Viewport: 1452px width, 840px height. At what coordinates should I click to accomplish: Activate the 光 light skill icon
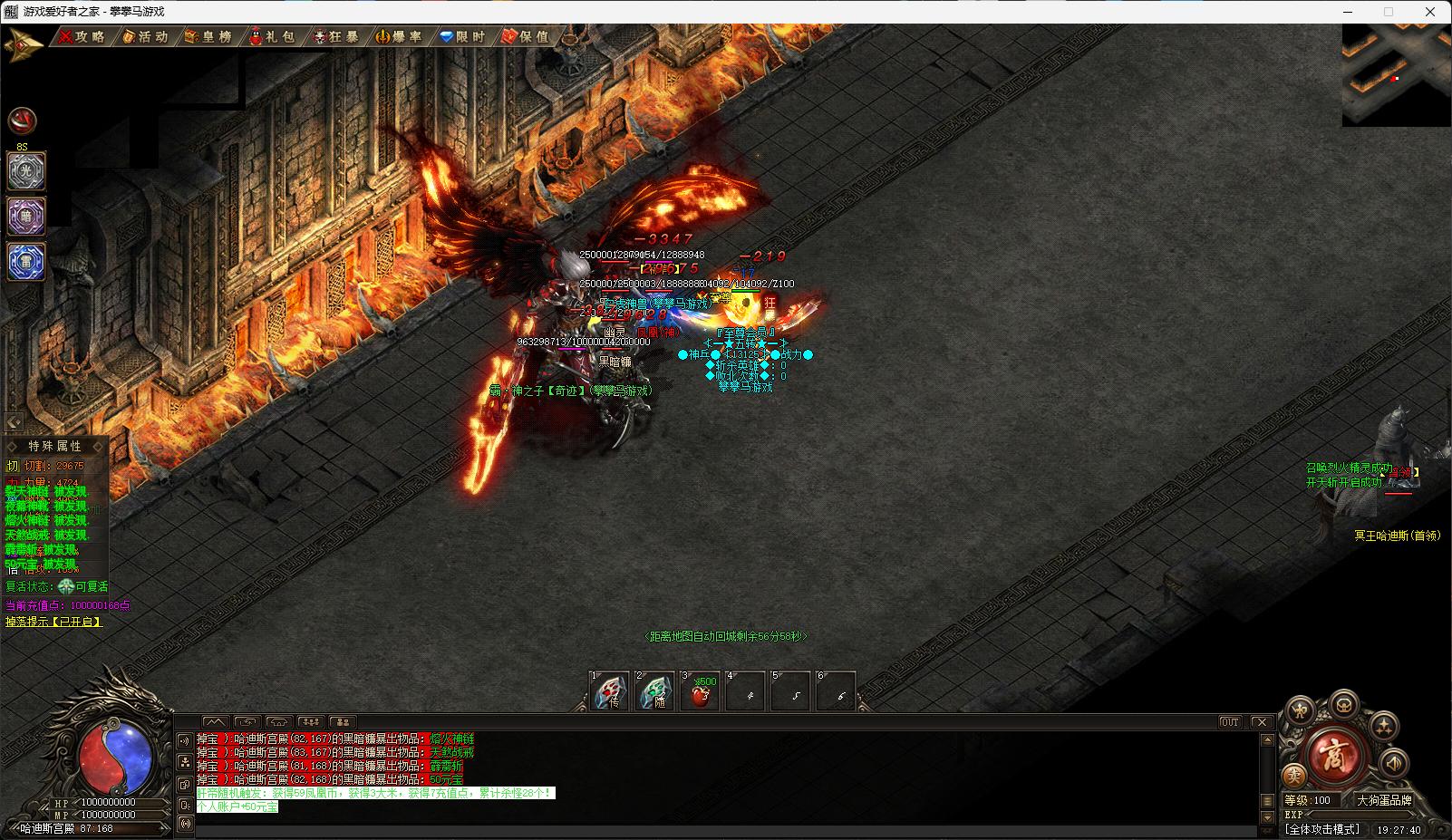pos(26,171)
